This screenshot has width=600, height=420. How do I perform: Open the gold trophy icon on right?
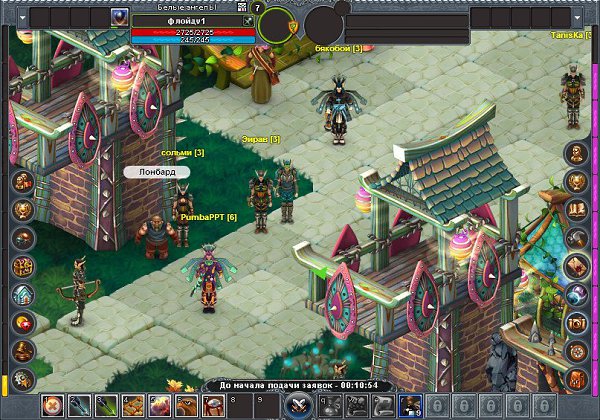coord(577,182)
